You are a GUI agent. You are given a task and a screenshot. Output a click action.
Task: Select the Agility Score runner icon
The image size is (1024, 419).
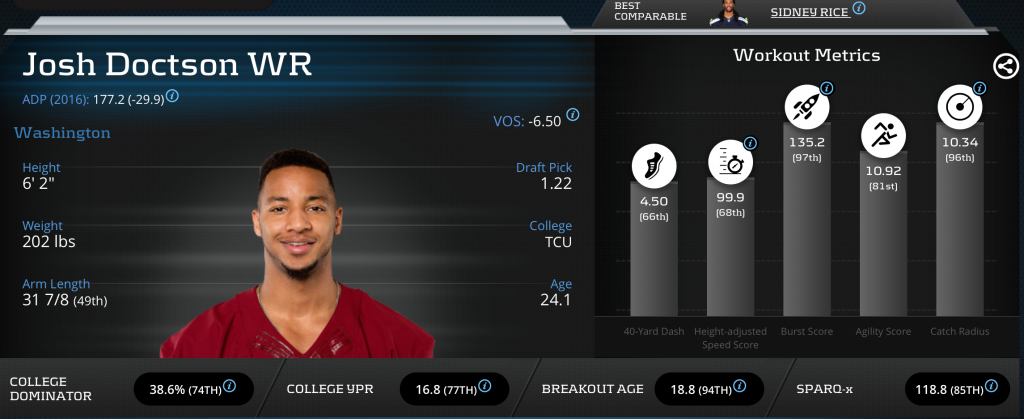pyautogui.click(x=883, y=133)
